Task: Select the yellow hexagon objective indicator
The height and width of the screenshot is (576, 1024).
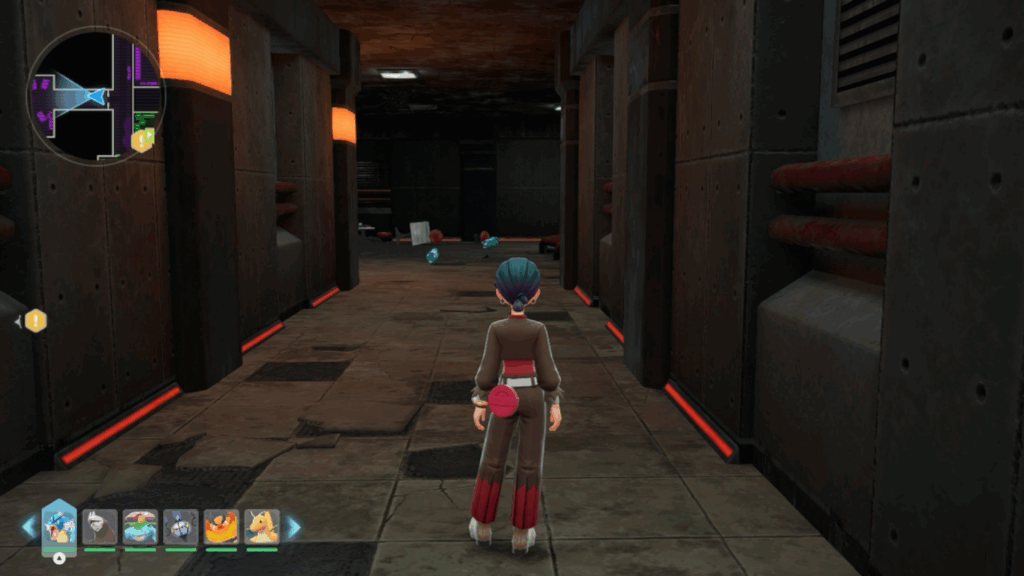Action: 35,321
